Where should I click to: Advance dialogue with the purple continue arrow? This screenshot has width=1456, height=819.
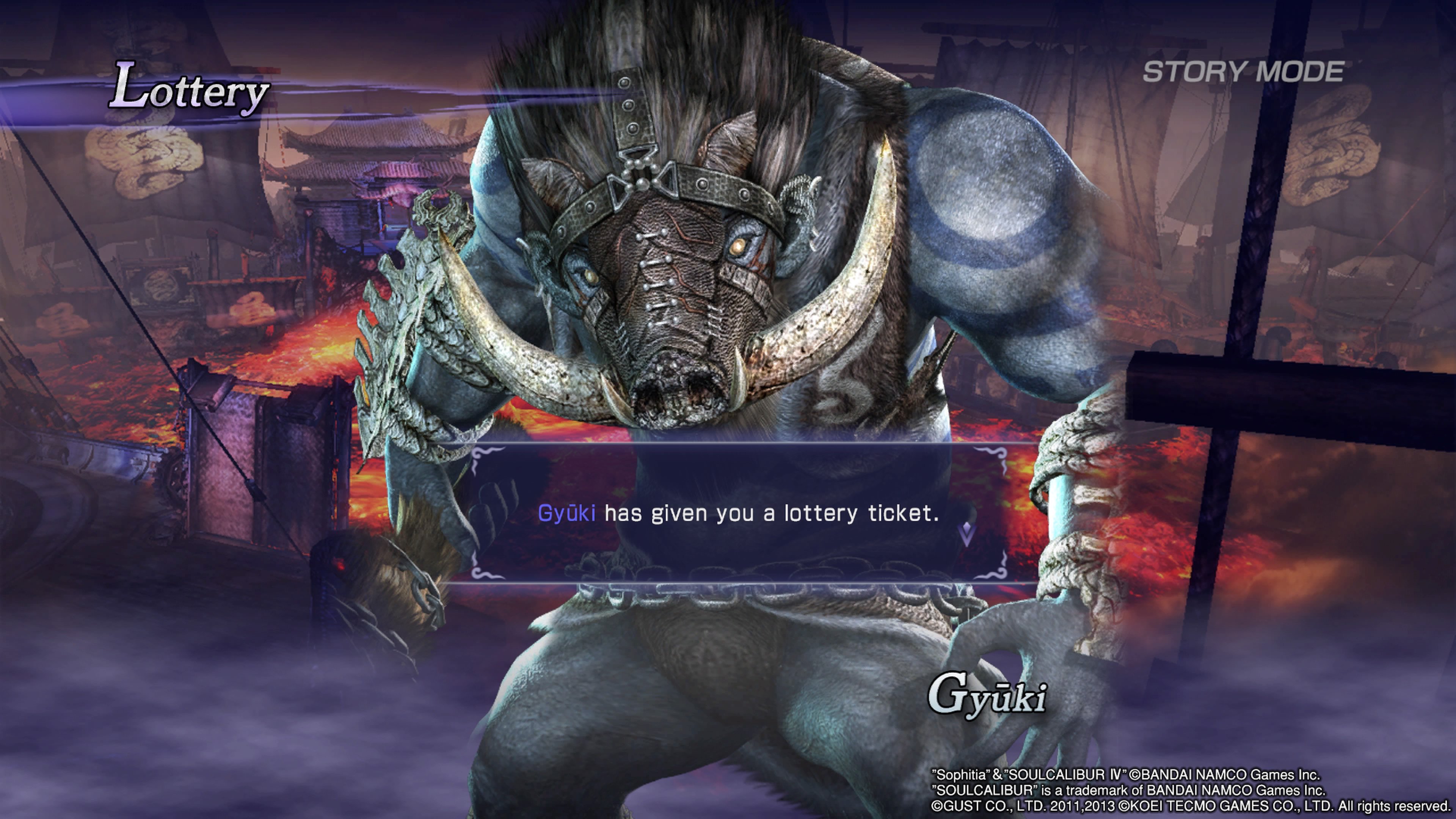pyautogui.click(x=967, y=533)
